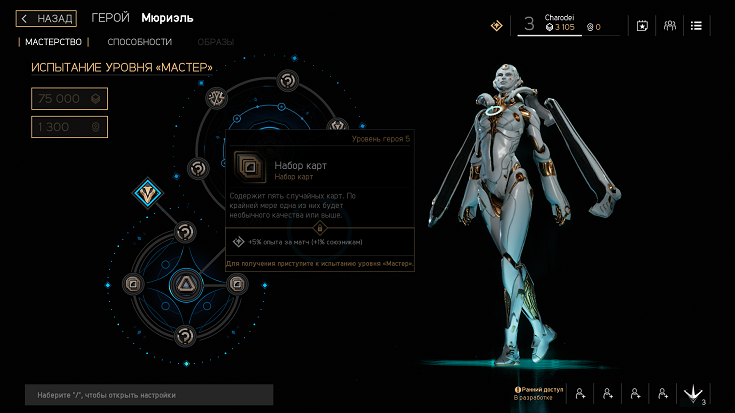Select the central triangle mastery node

[185, 285]
